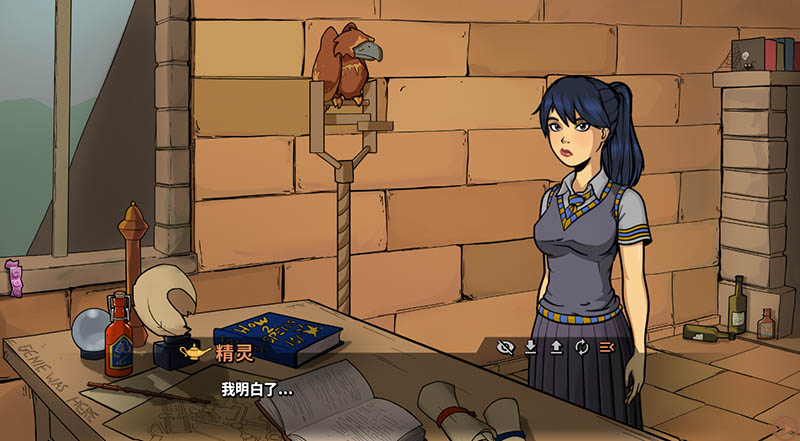Click the save icon with the downward arrow
800x441 pixels.
[x=531, y=348]
